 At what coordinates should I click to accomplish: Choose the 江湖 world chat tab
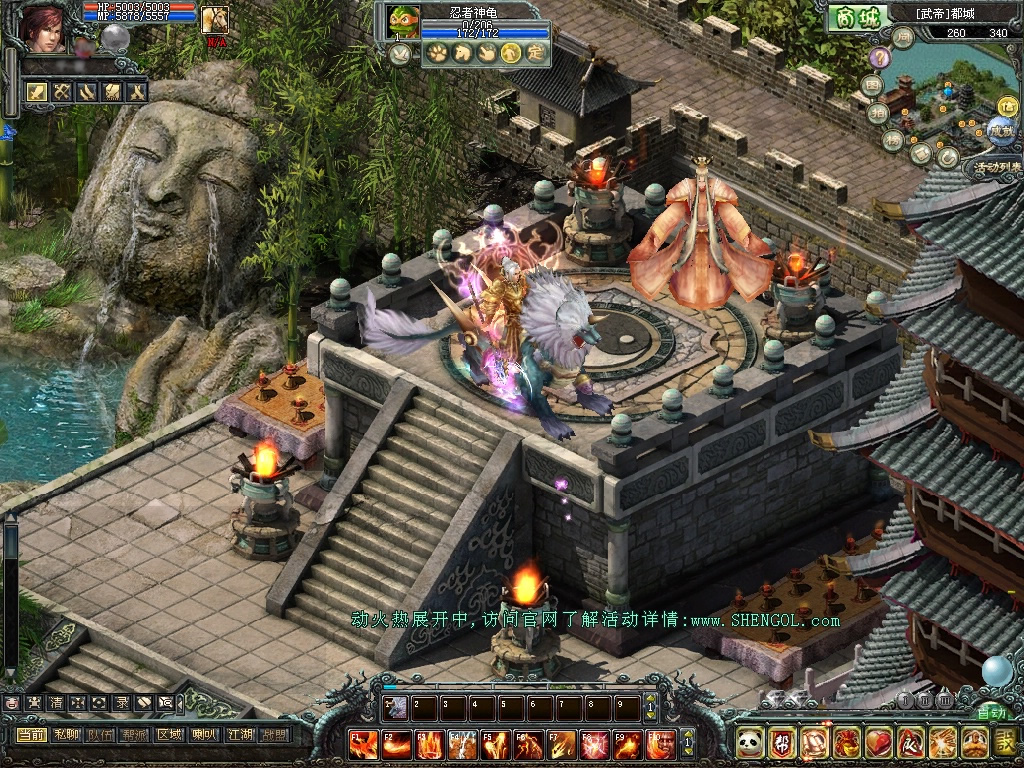tap(239, 734)
